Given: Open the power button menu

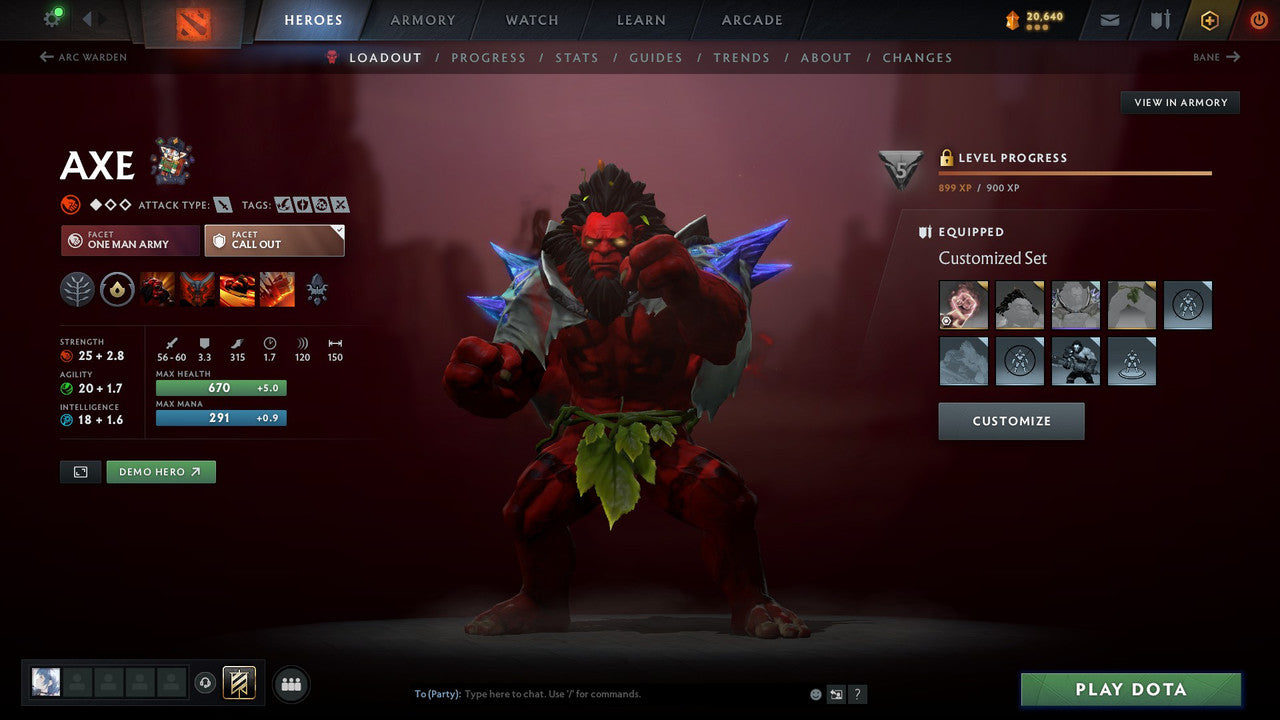Looking at the screenshot, I should 1258,19.
